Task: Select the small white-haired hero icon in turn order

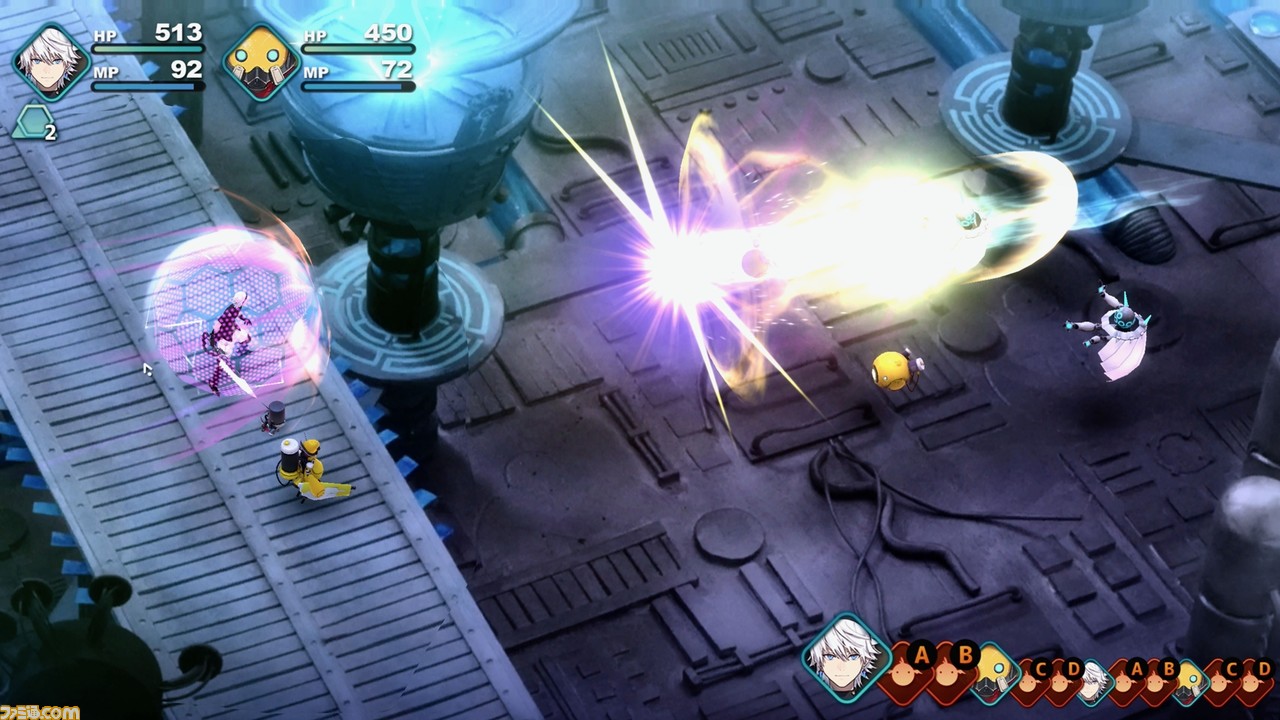Action: coord(1094,681)
